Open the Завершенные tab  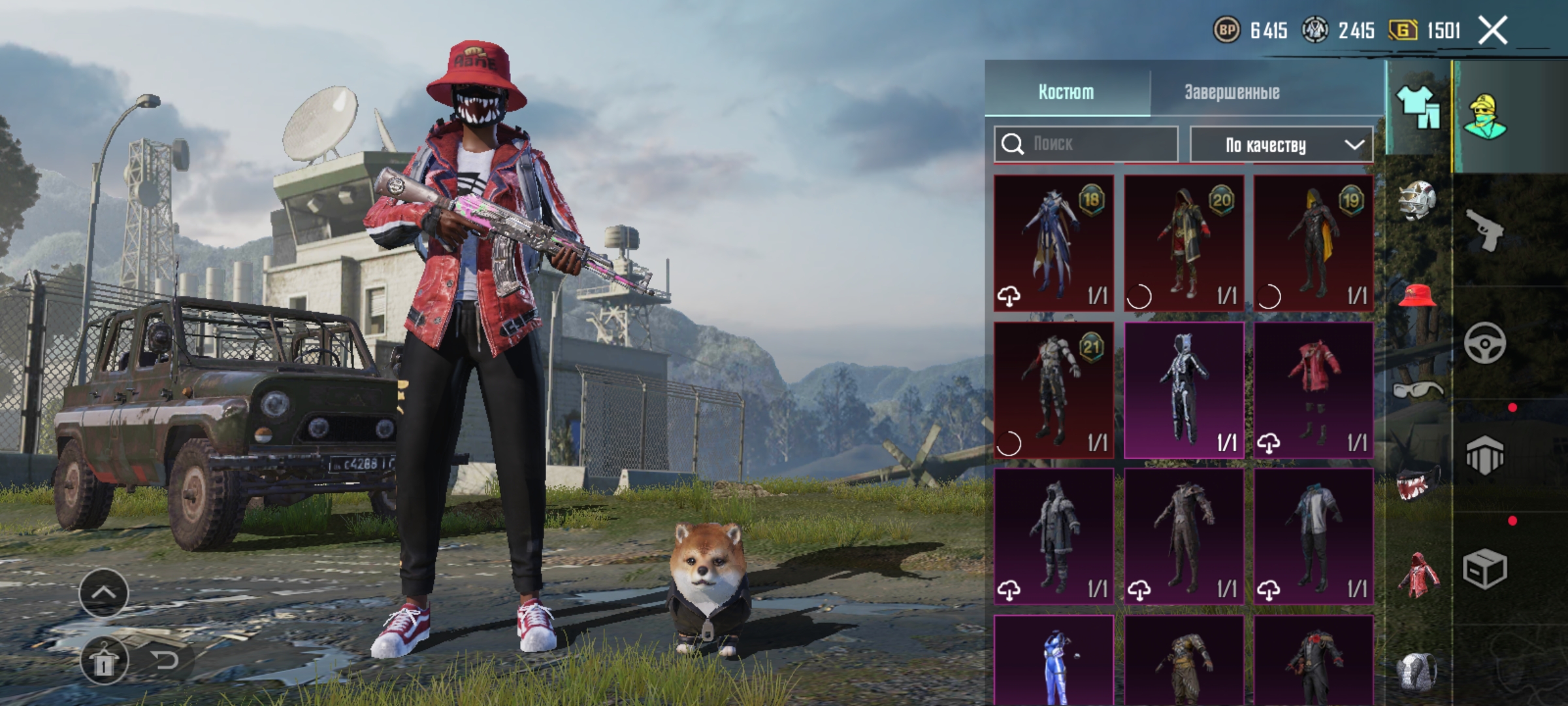[1232, 92]
